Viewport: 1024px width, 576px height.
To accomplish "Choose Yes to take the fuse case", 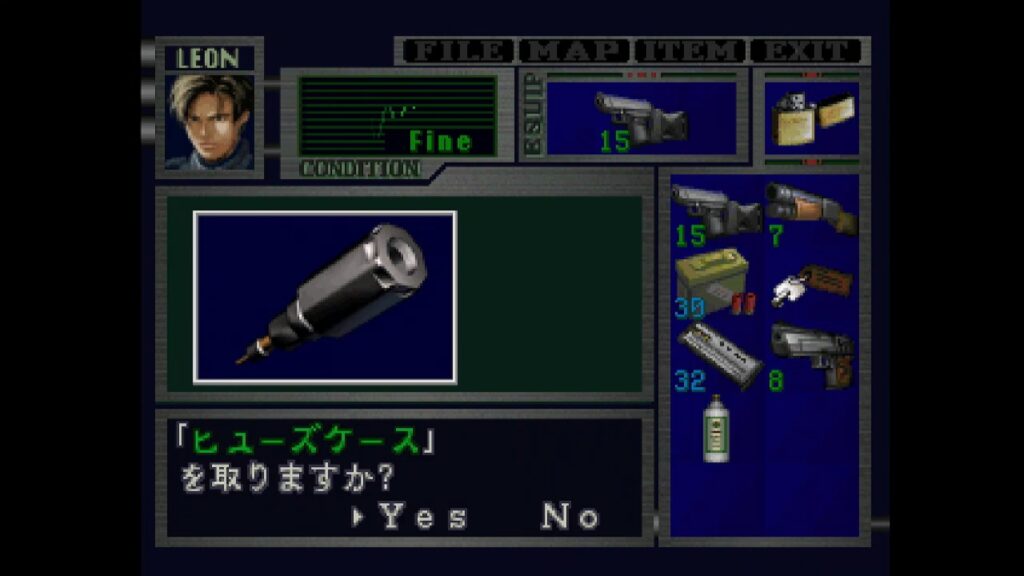I will coord(422,517).
